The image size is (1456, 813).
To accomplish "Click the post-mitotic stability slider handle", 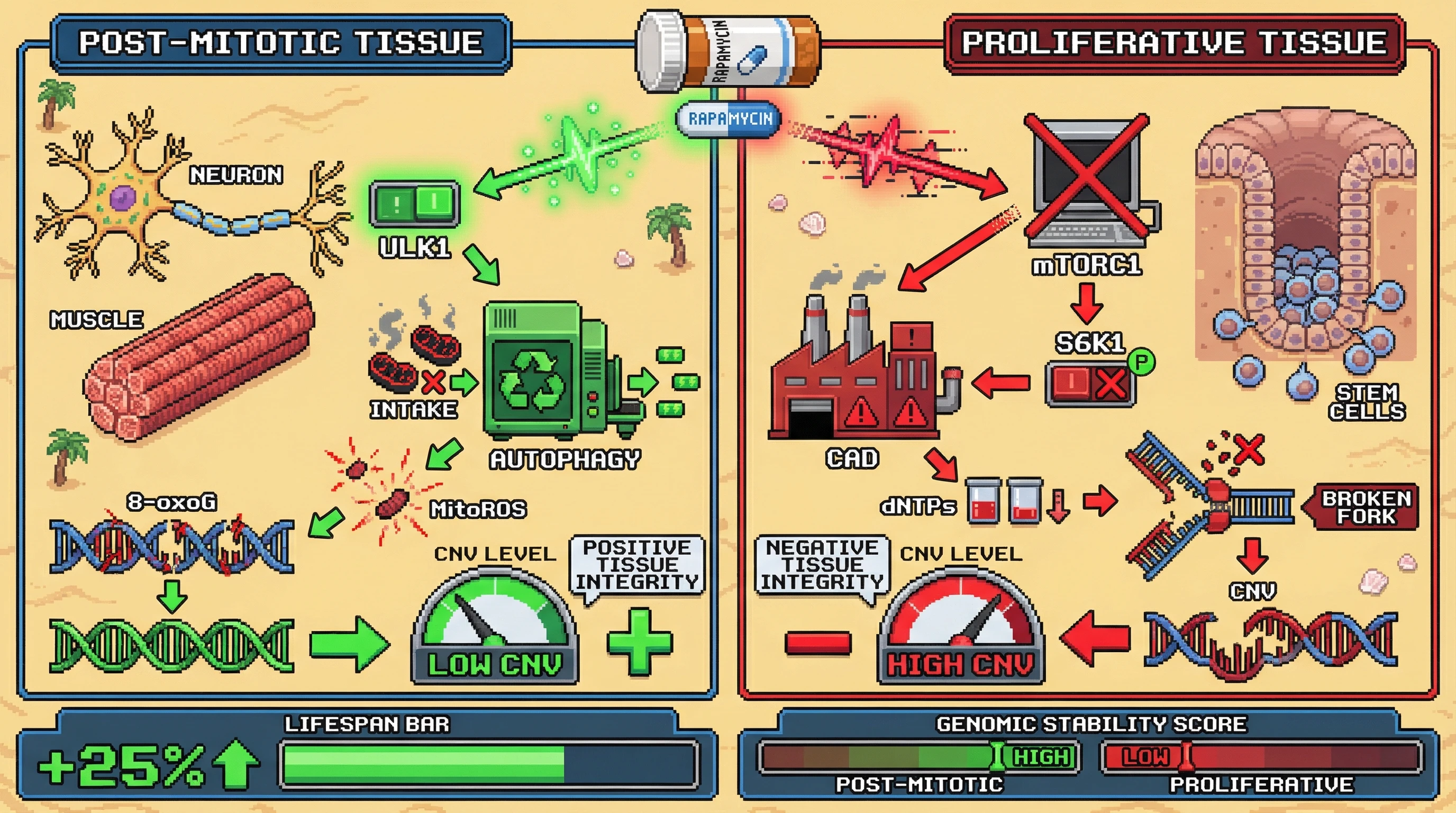I will 998,756.
